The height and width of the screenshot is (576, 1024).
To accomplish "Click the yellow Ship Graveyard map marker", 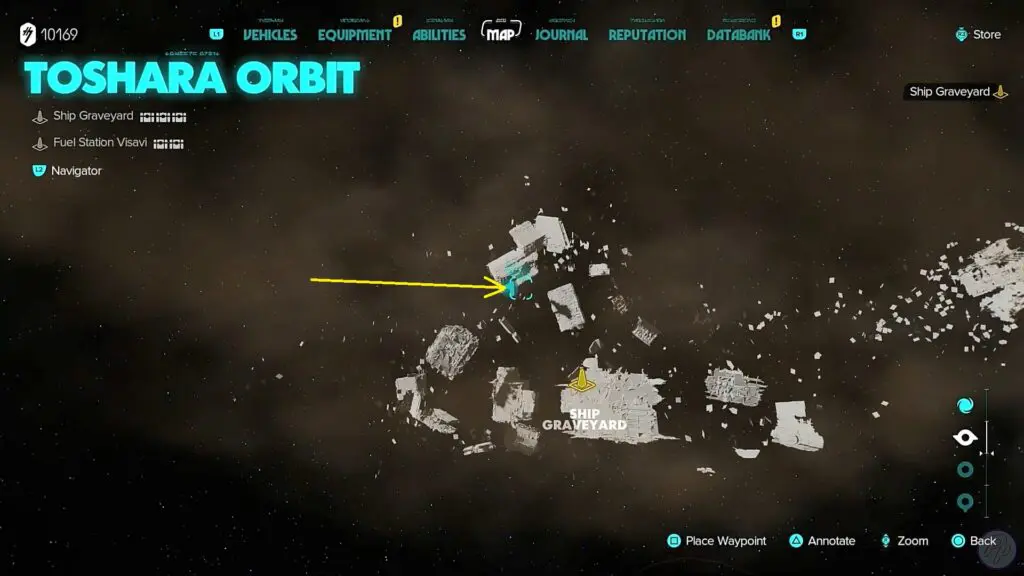I will click(x=580, y=380).
